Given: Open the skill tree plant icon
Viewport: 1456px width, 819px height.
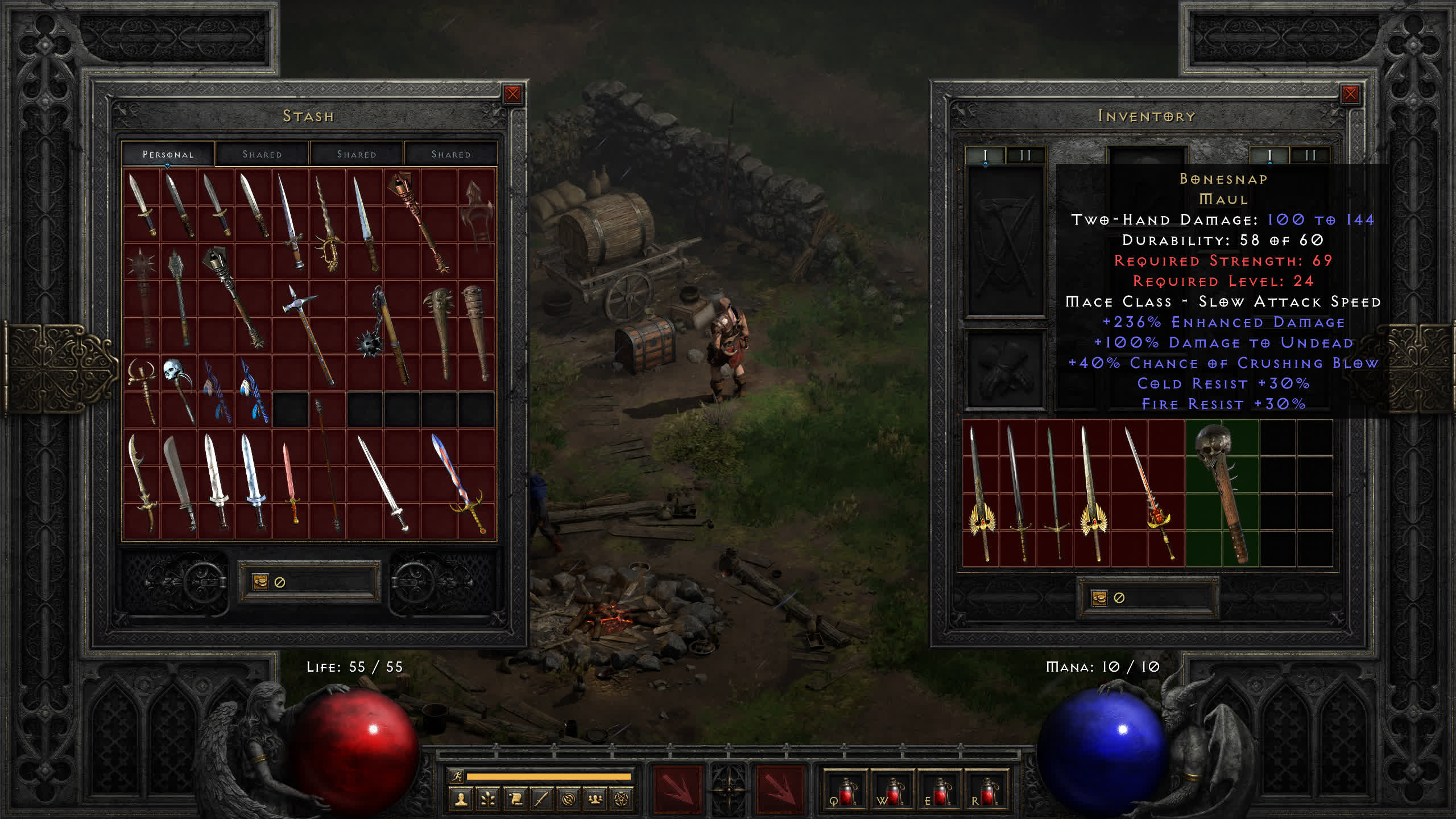Looking at the screenshot, I should (487, 800).
